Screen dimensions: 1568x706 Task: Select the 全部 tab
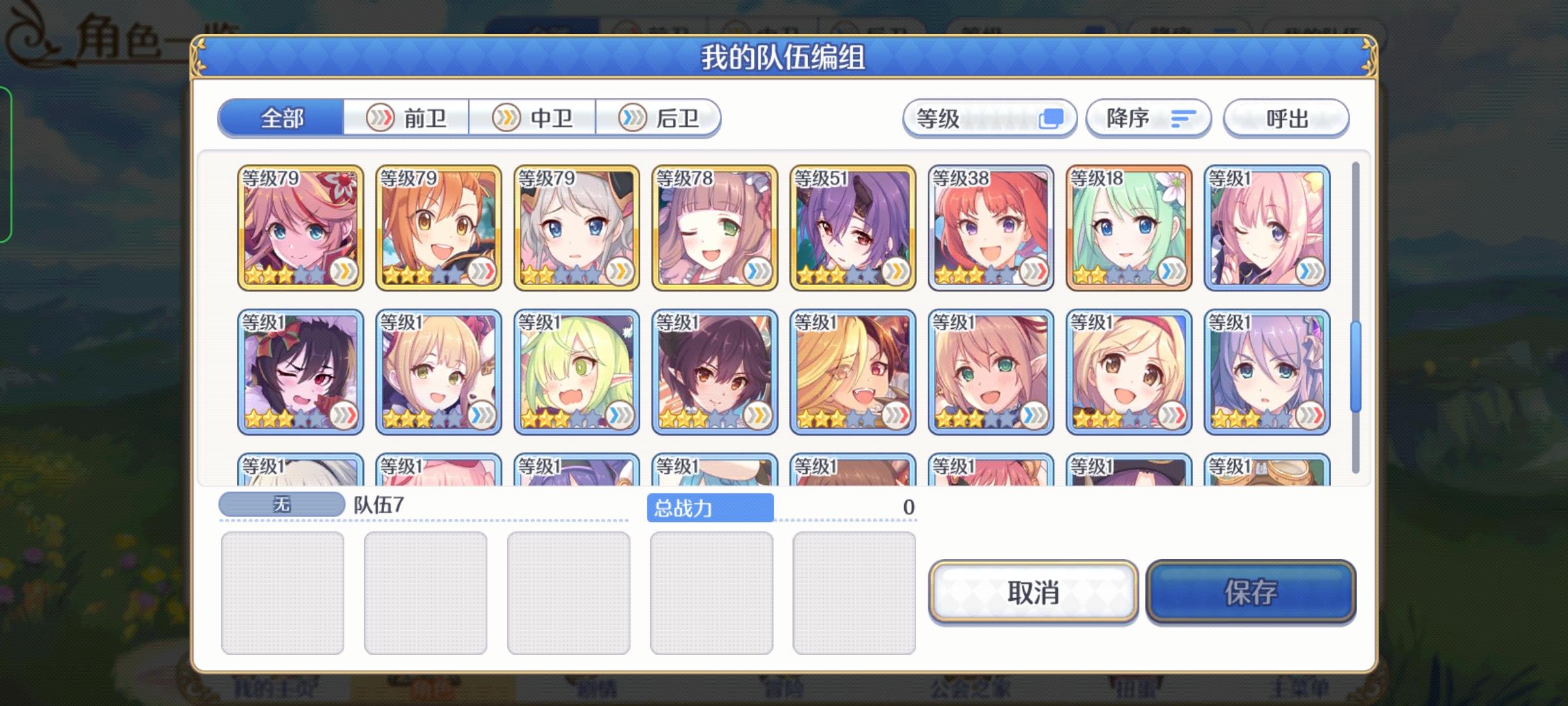coord(284,118)
